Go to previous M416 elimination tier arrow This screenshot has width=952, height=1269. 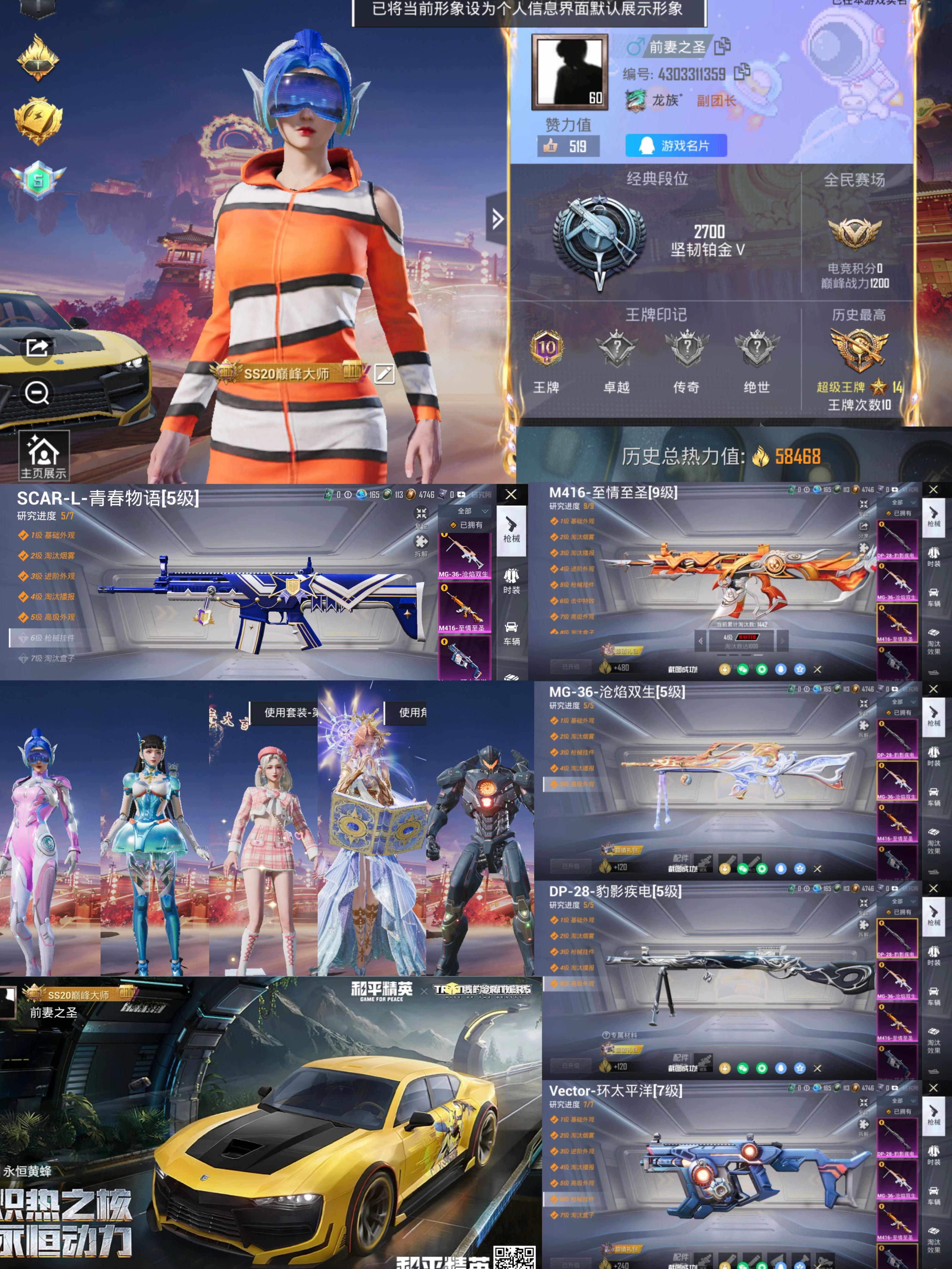click(x=700, y=640)
